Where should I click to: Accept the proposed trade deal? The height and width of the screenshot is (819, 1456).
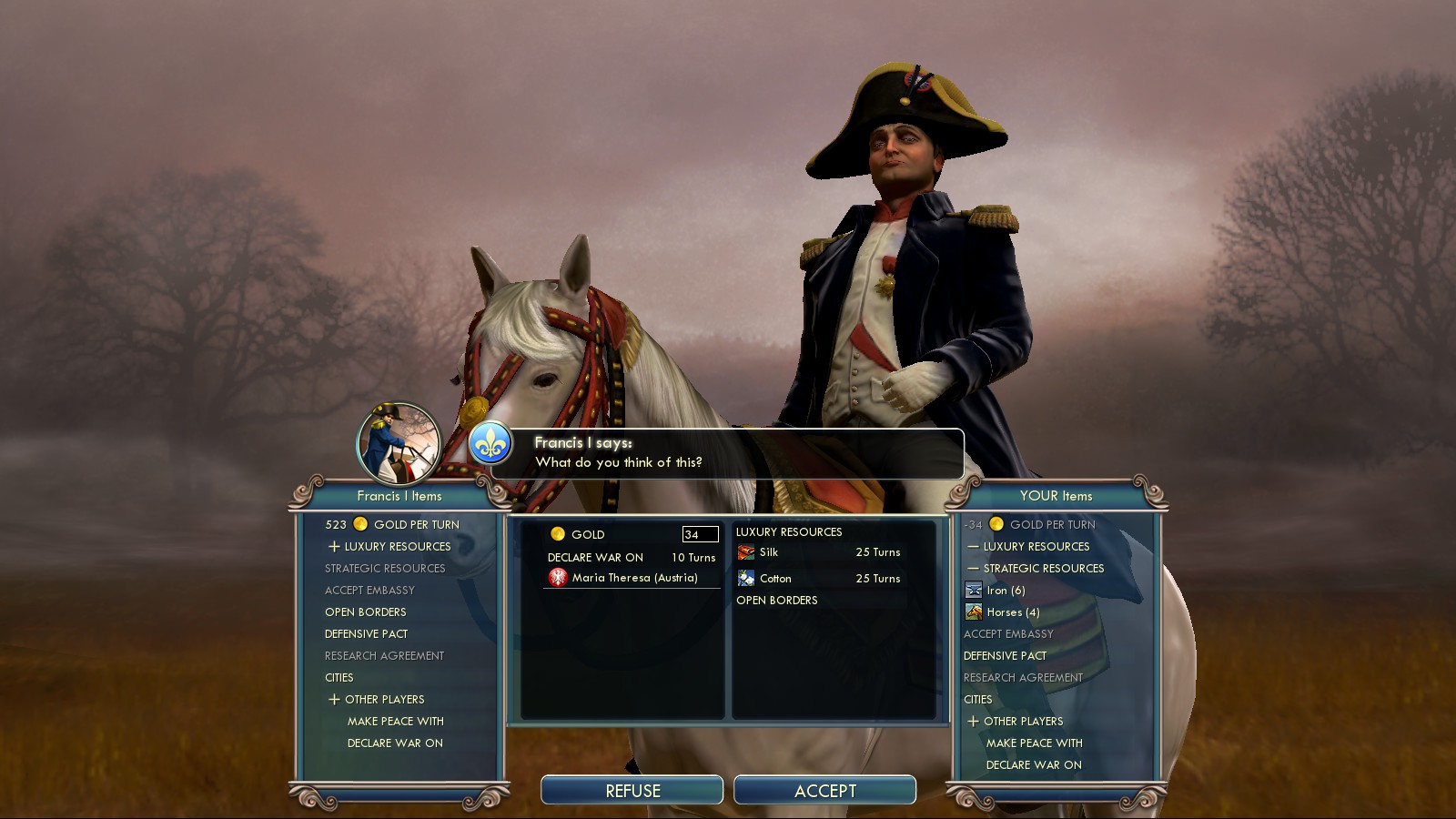[x=824, y=791]
